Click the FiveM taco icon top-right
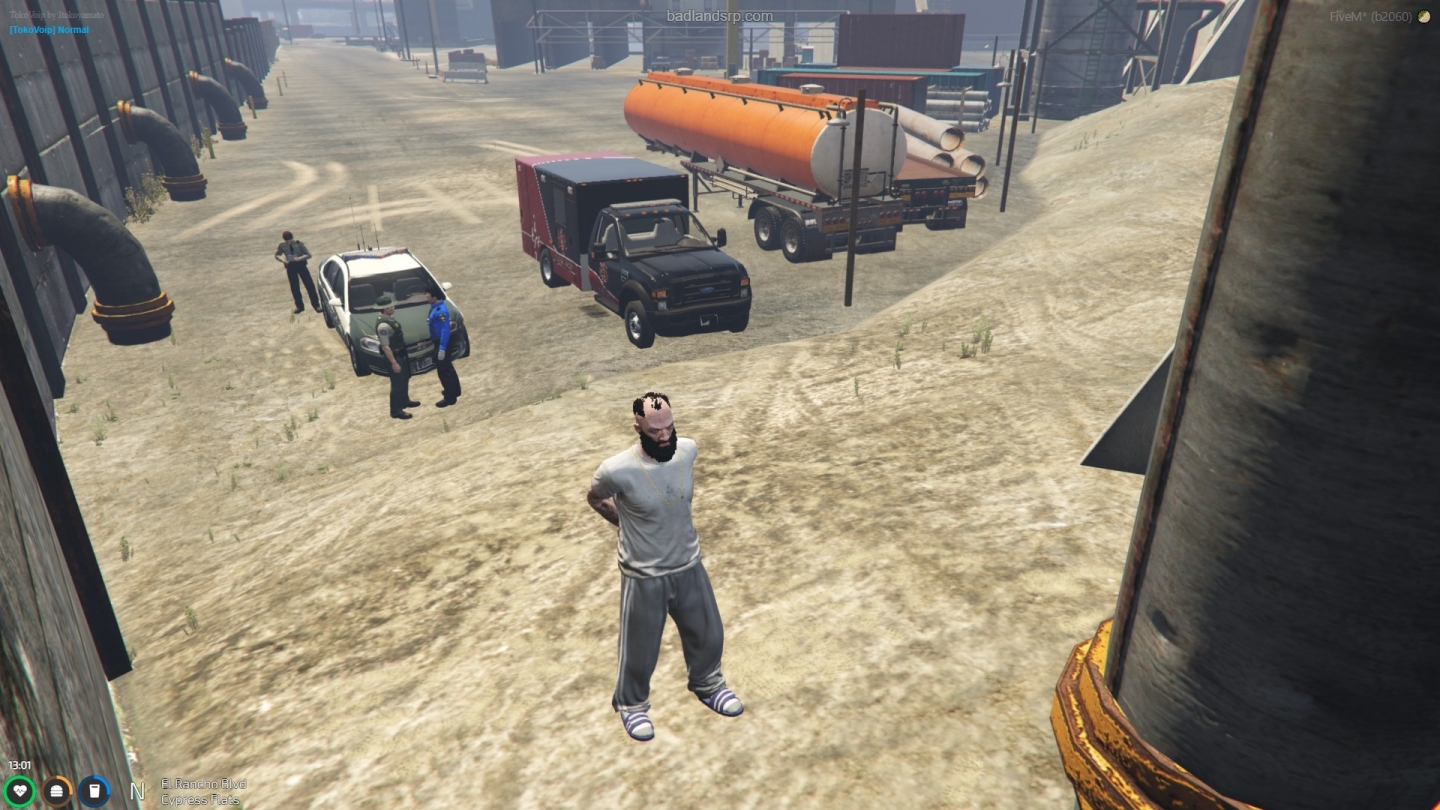Screen dimensions: 1440x810 point(1424,16)
